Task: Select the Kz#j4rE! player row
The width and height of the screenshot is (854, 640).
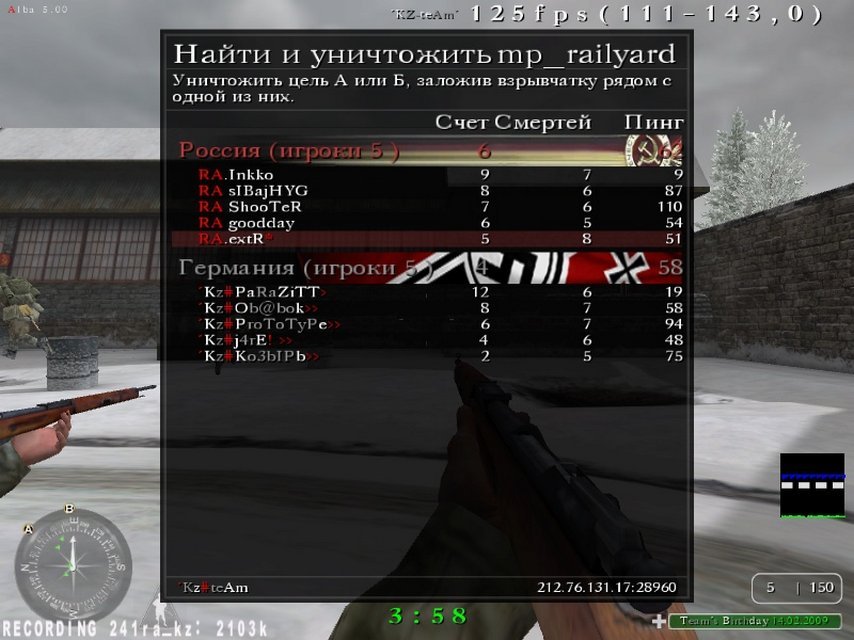Action: (x=430, y=341)
